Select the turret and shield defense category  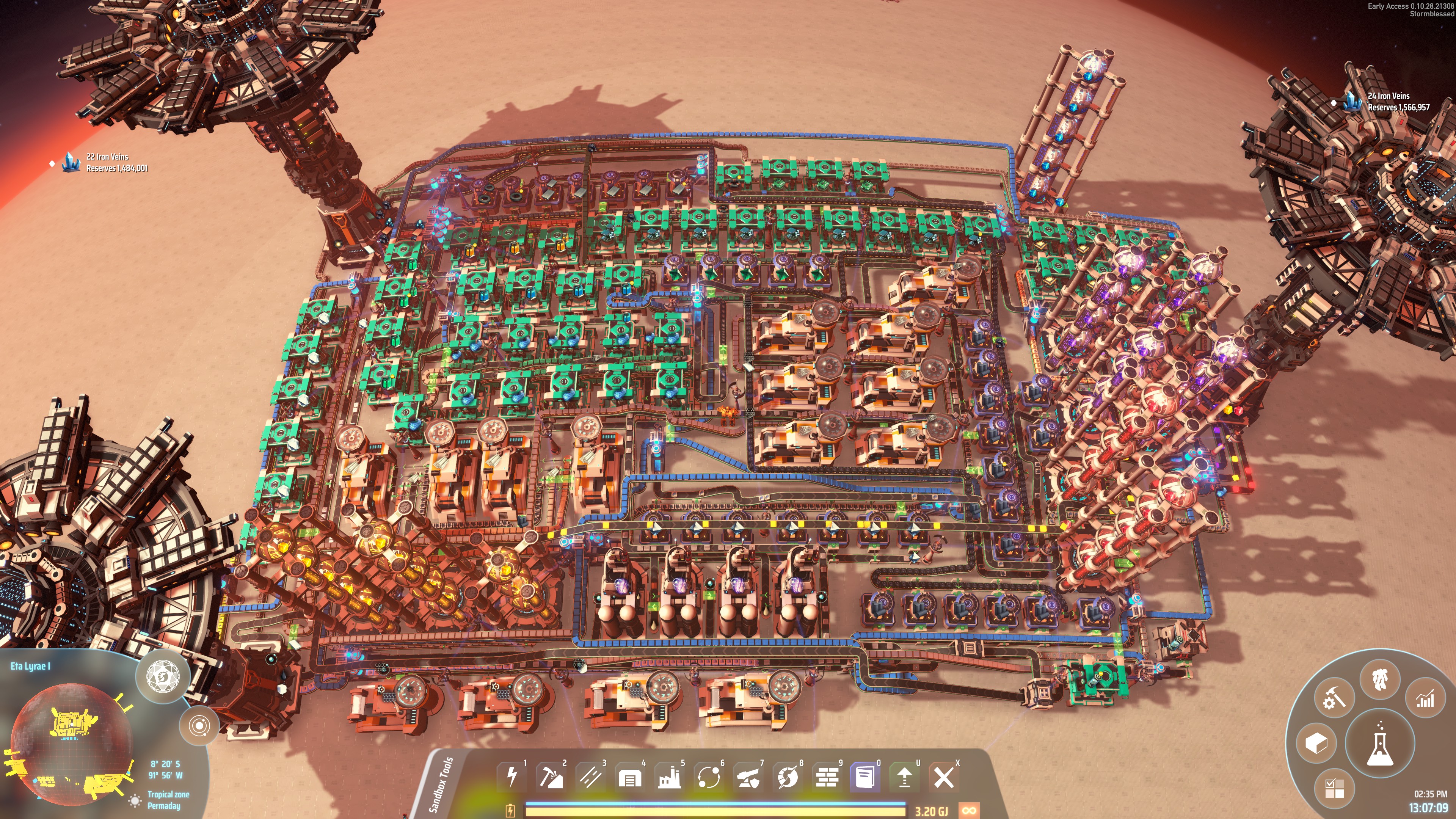748,777
